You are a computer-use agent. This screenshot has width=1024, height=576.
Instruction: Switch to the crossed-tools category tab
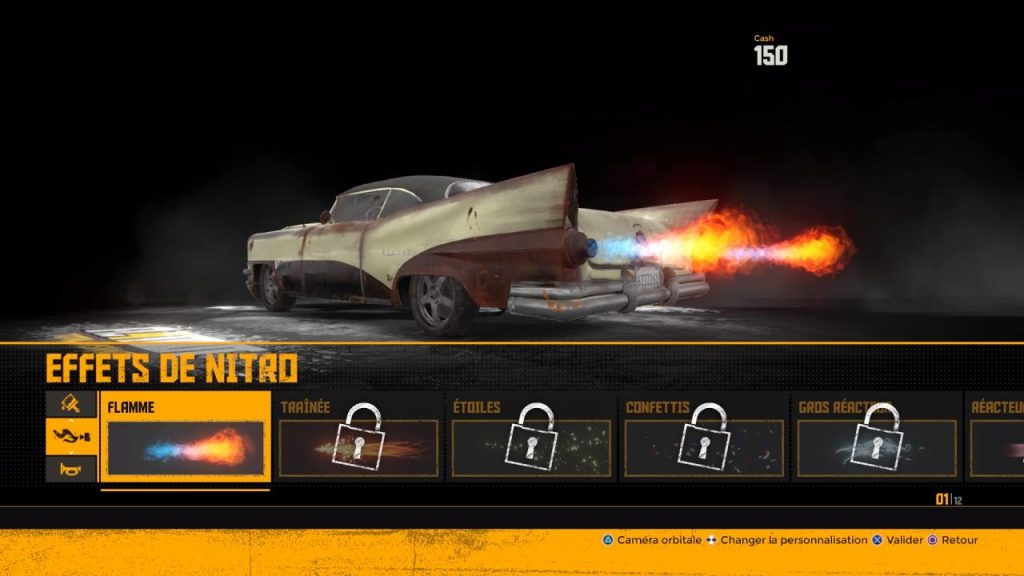[x=71, y=403]
